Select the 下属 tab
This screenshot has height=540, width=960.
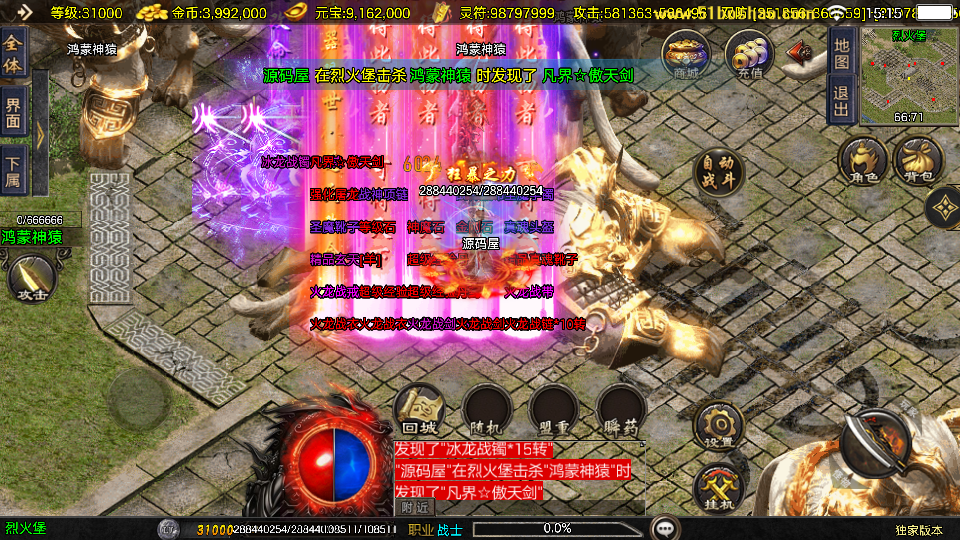coord(14,169)
